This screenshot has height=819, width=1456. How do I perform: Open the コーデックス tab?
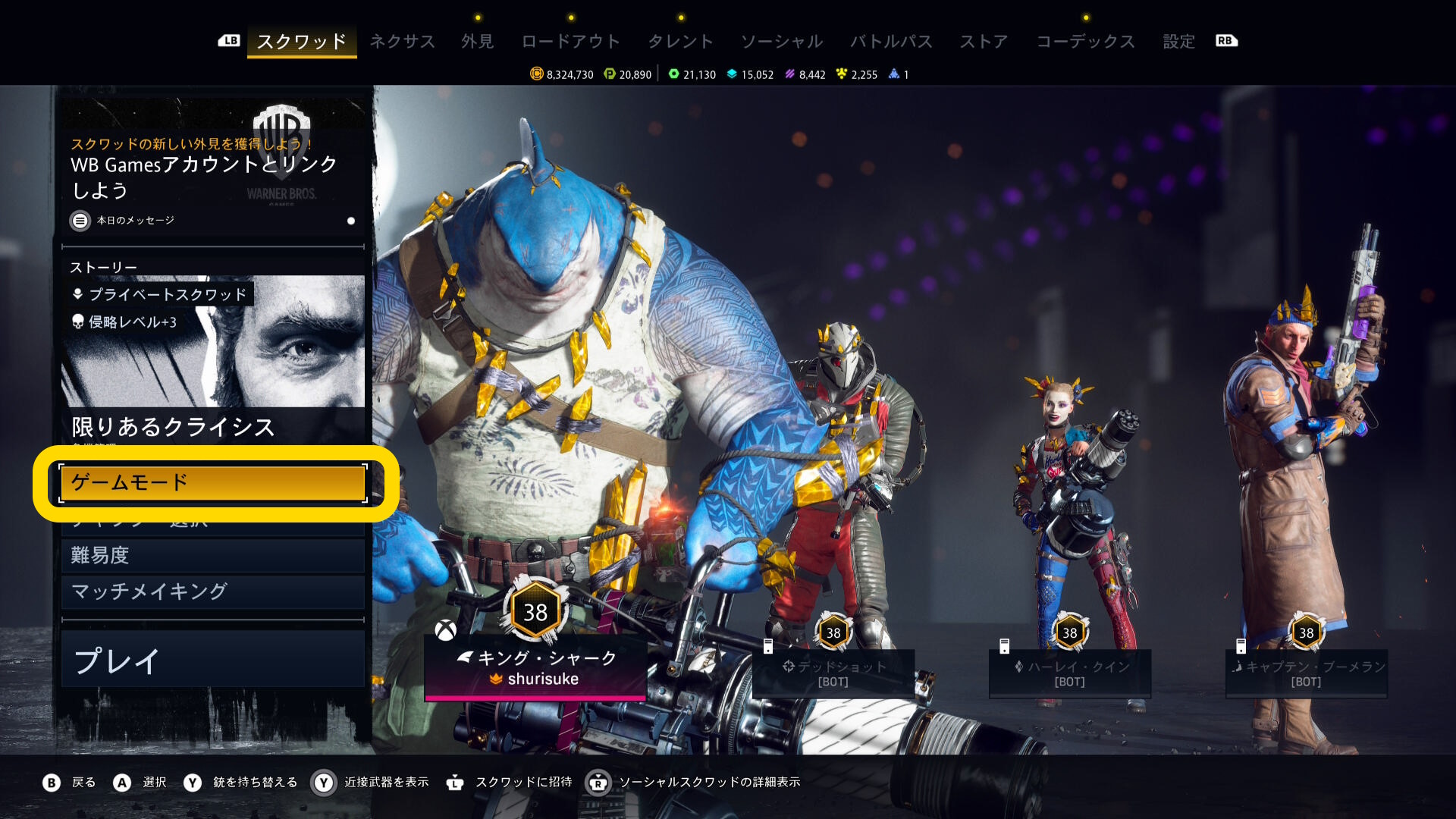(1085, 41)
